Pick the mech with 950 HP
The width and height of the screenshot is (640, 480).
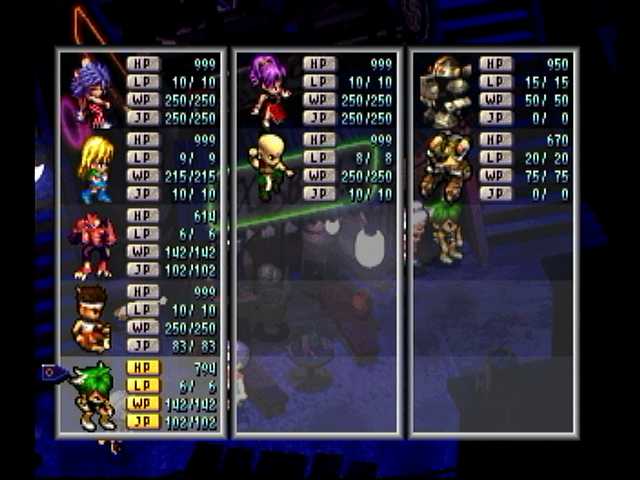[x=445, y=90]
